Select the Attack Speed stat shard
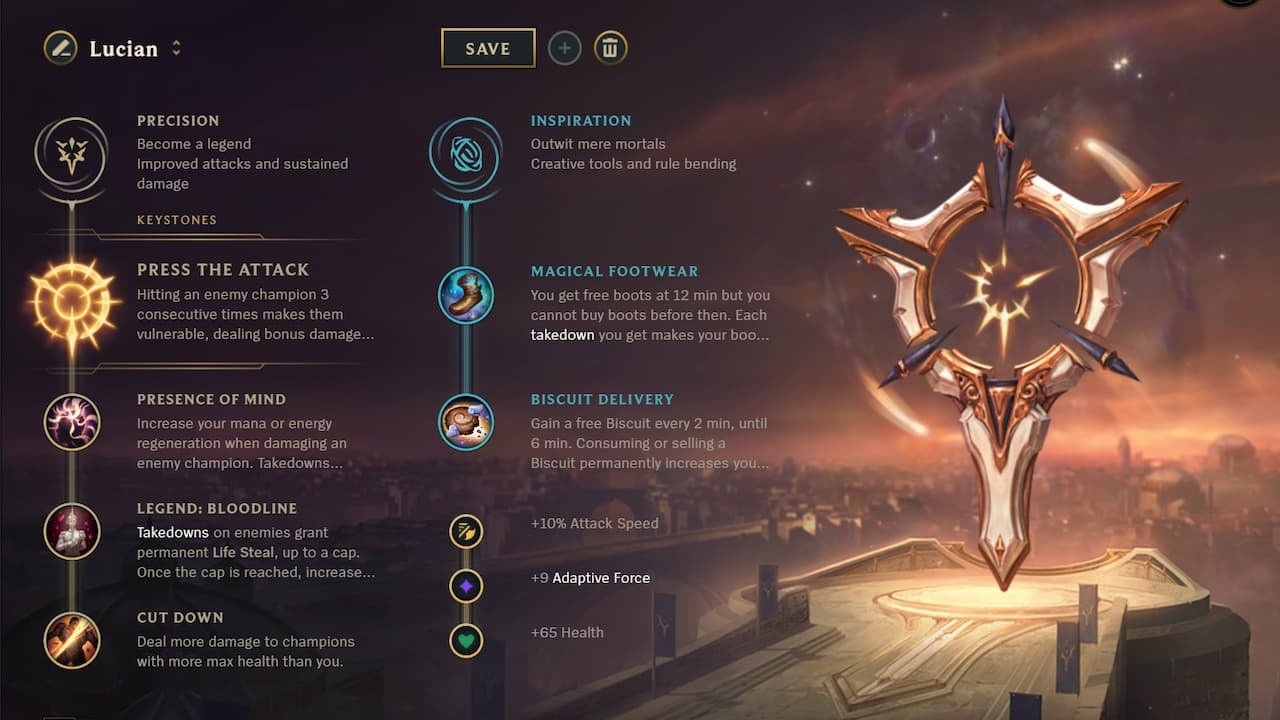 pyautogui.click(x=466, y=532)
